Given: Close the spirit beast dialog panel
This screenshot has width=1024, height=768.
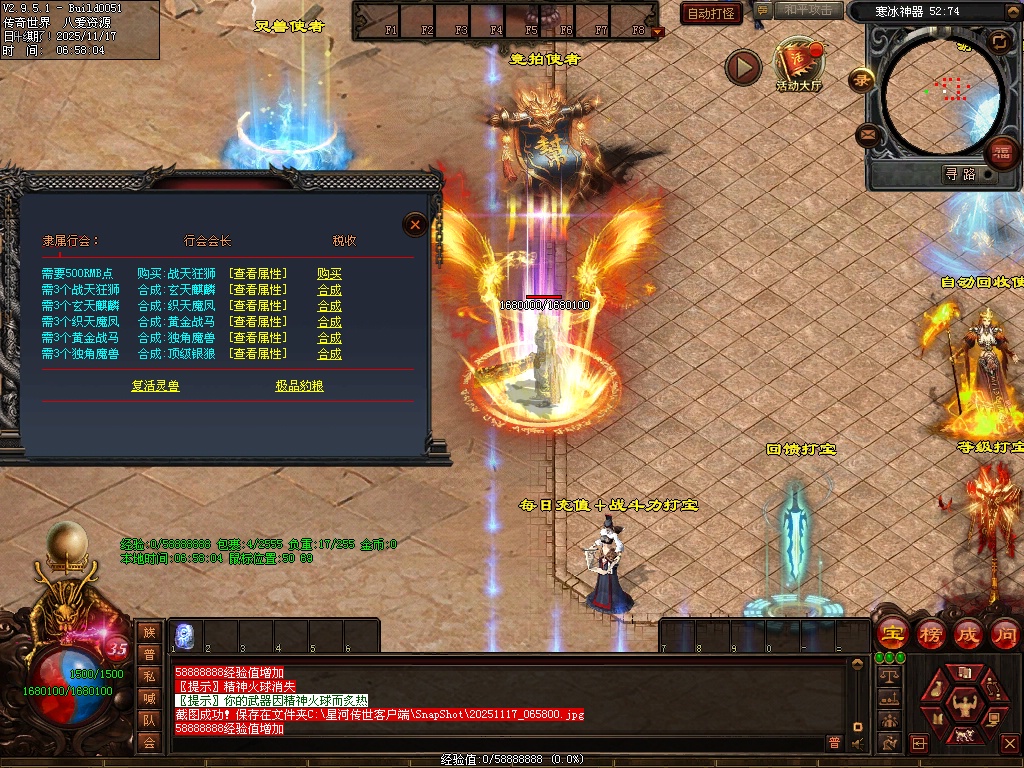Looking at the screenshot, I should pos(415,225).
